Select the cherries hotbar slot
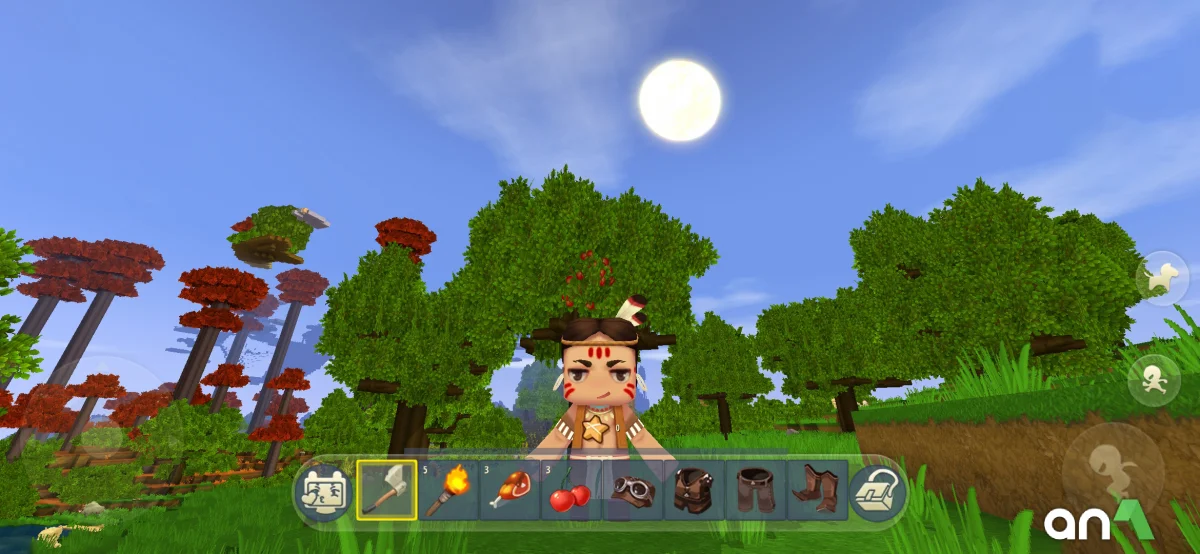Image resolution: width=1200 pixels, height=554 pixels. click(570, 490)
